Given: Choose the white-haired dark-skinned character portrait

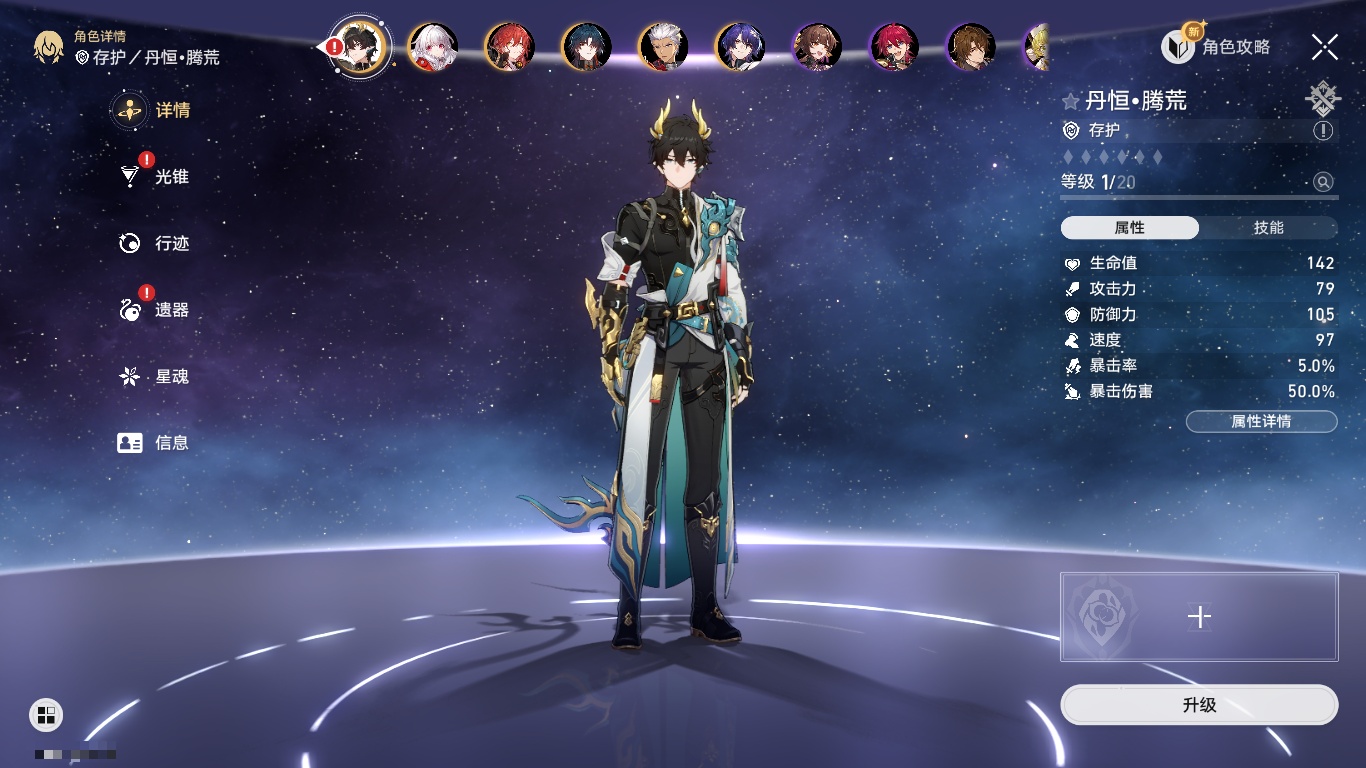Looking at the screenshot, I should click(x=663, y=46).
